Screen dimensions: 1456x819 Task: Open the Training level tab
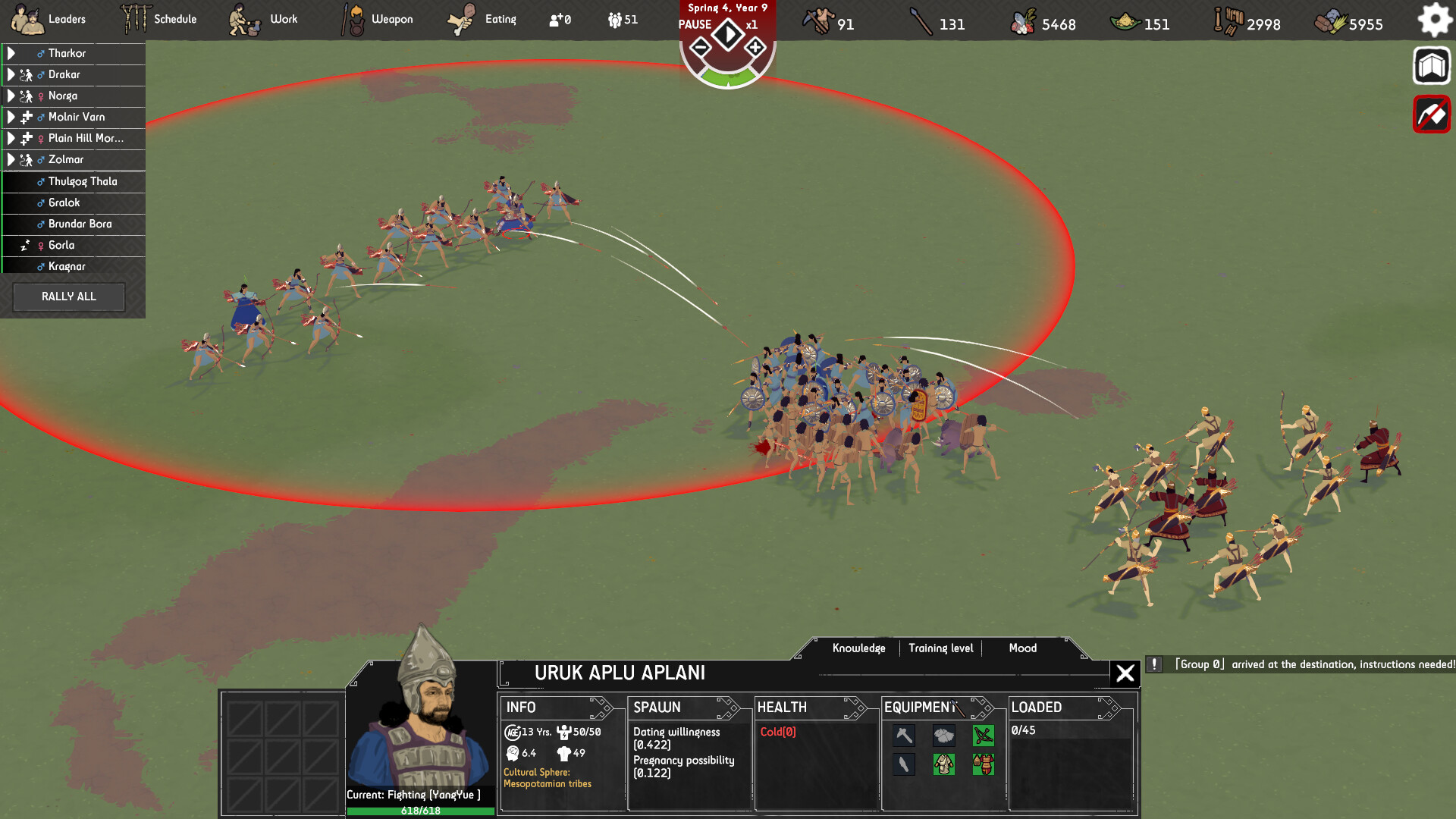[941, 648]
